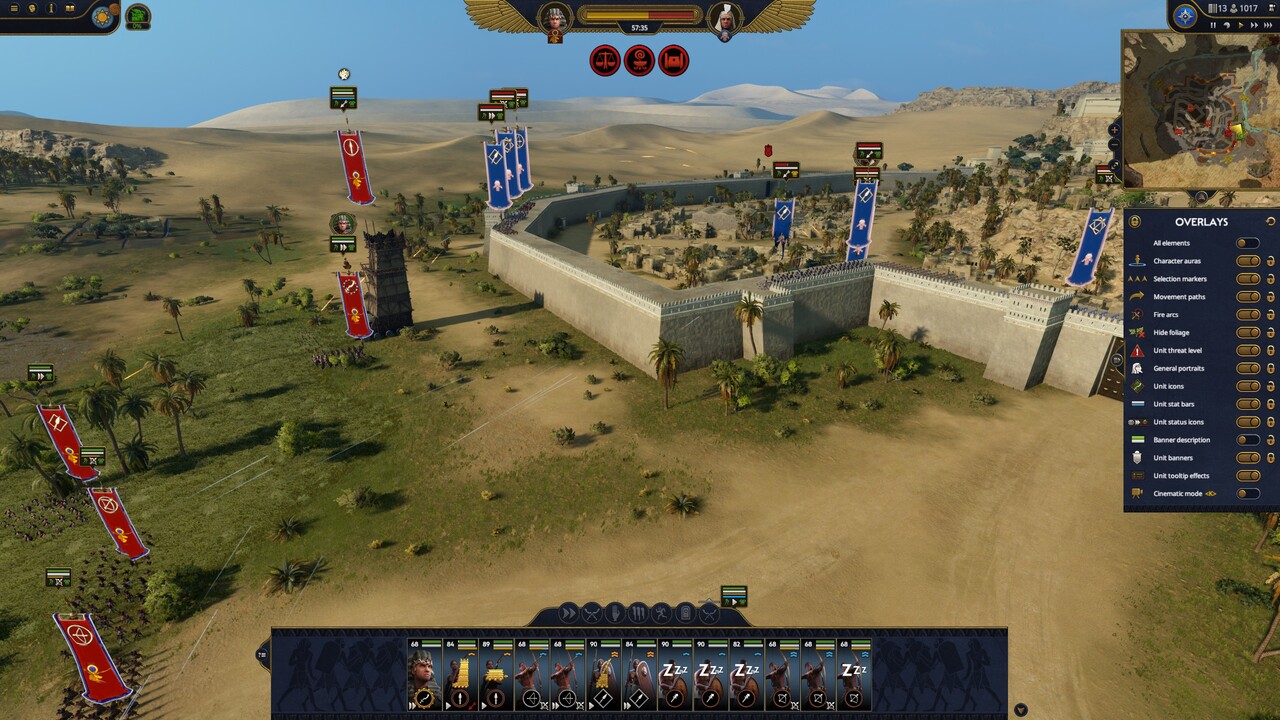This screenshot has width=1280, height=720.
Task: Toggle the All elements overlay switch
Action: (1247, 243)
